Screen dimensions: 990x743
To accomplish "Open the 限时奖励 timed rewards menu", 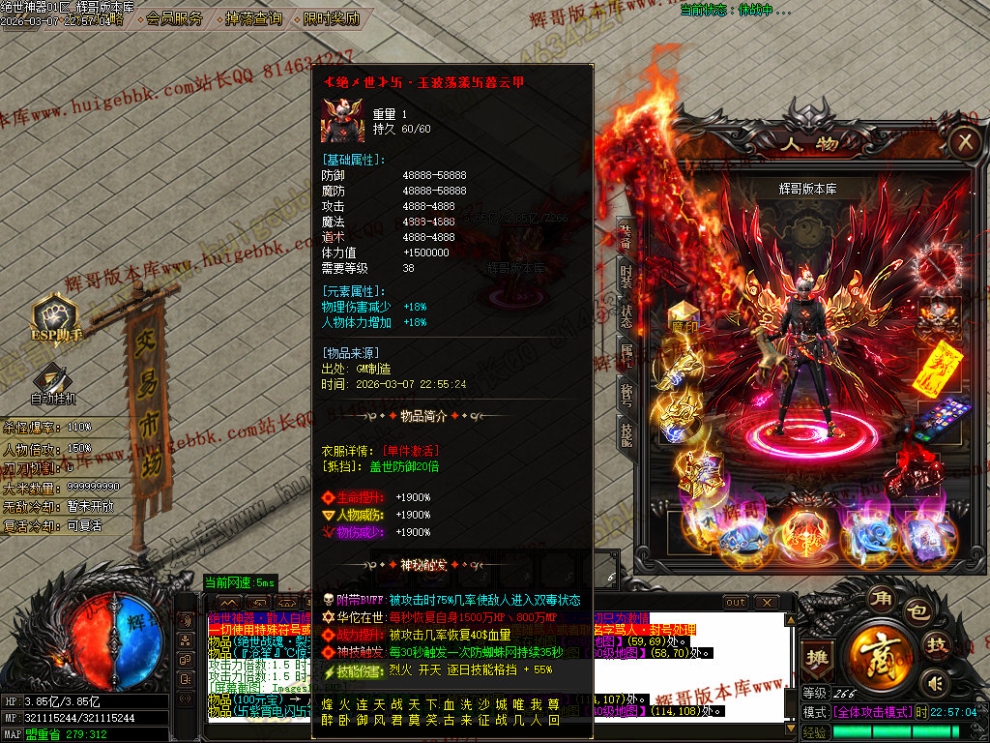I will [x=331, y=18].
